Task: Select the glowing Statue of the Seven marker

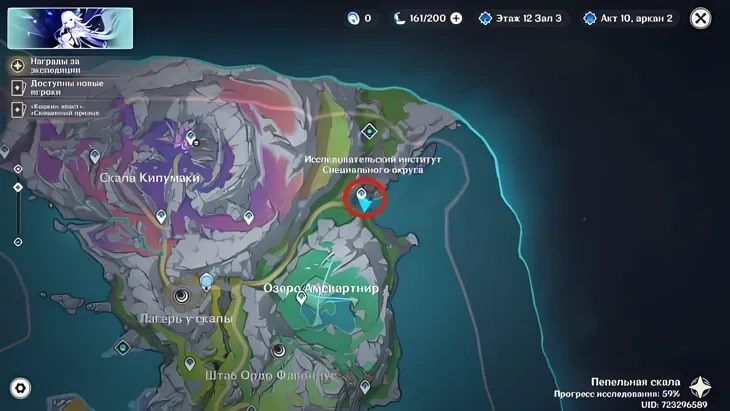Action: (x=206, y=283)
